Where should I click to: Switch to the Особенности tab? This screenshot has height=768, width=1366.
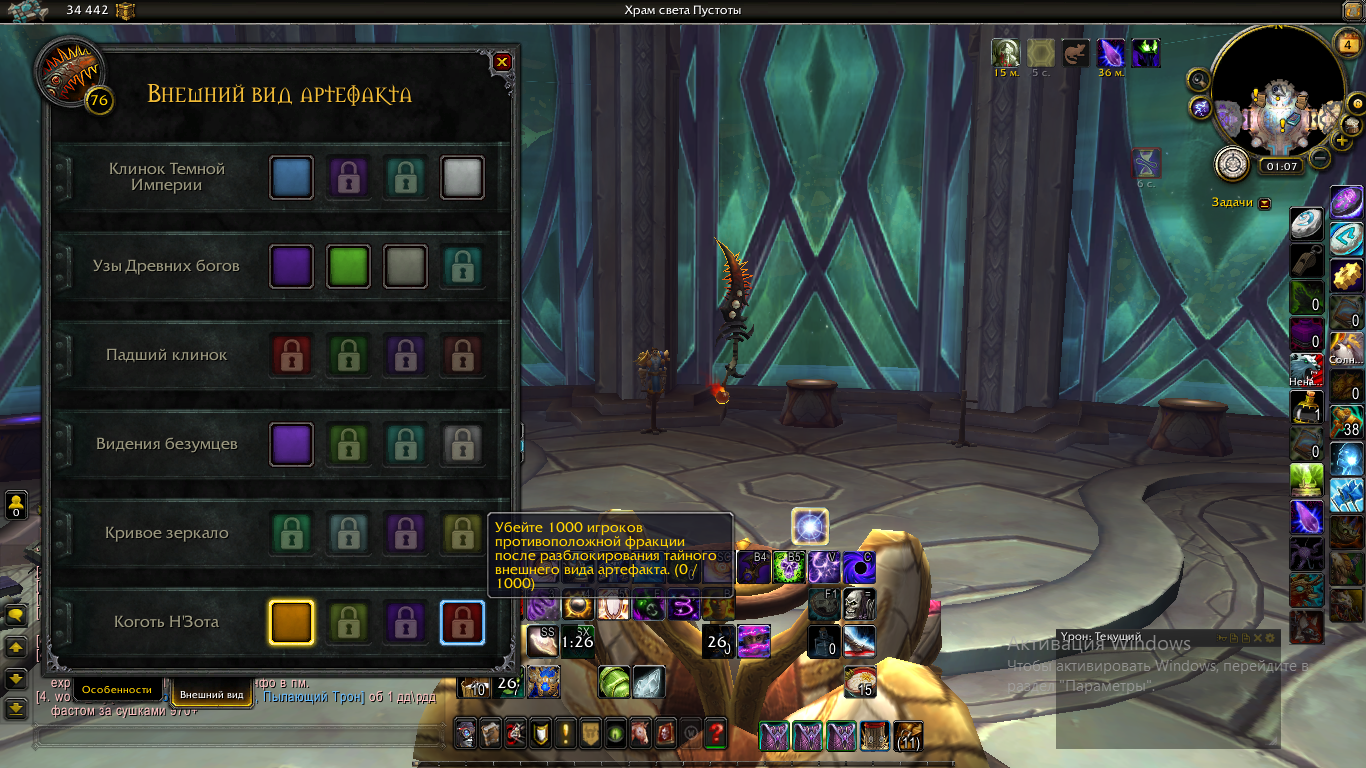tap(117, 690)
